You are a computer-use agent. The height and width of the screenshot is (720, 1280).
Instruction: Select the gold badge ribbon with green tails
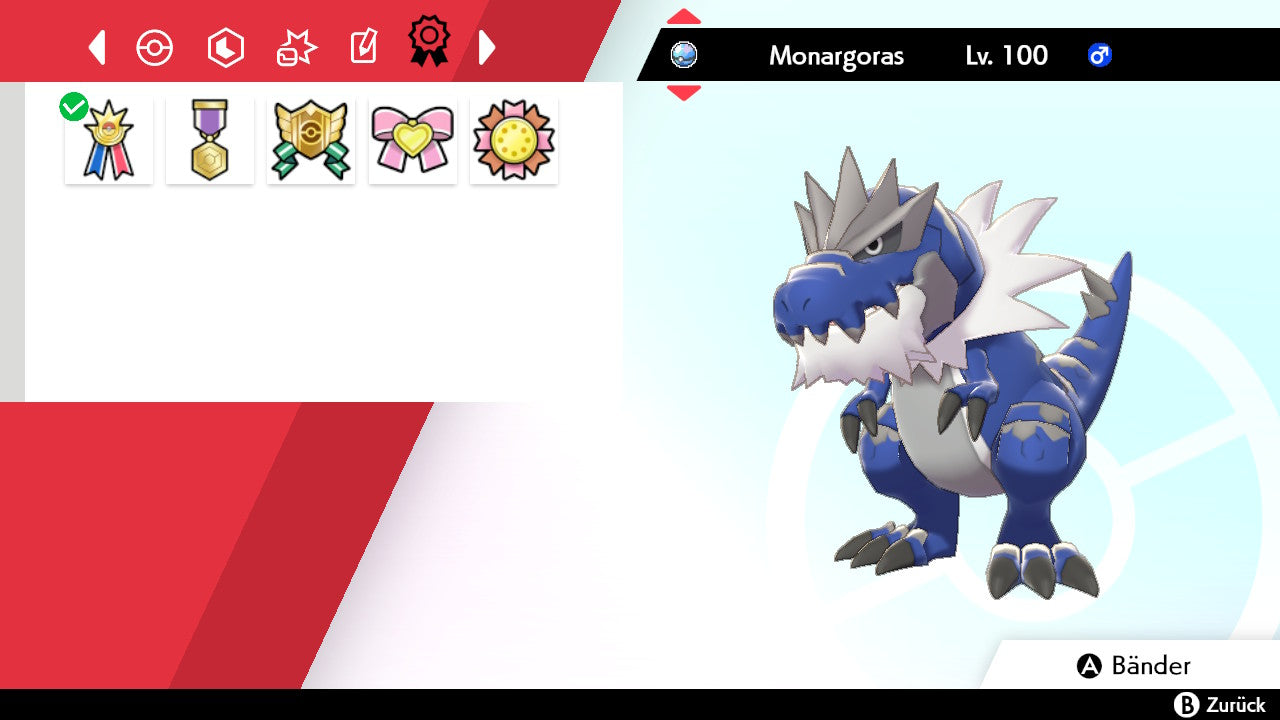(311, 141)
